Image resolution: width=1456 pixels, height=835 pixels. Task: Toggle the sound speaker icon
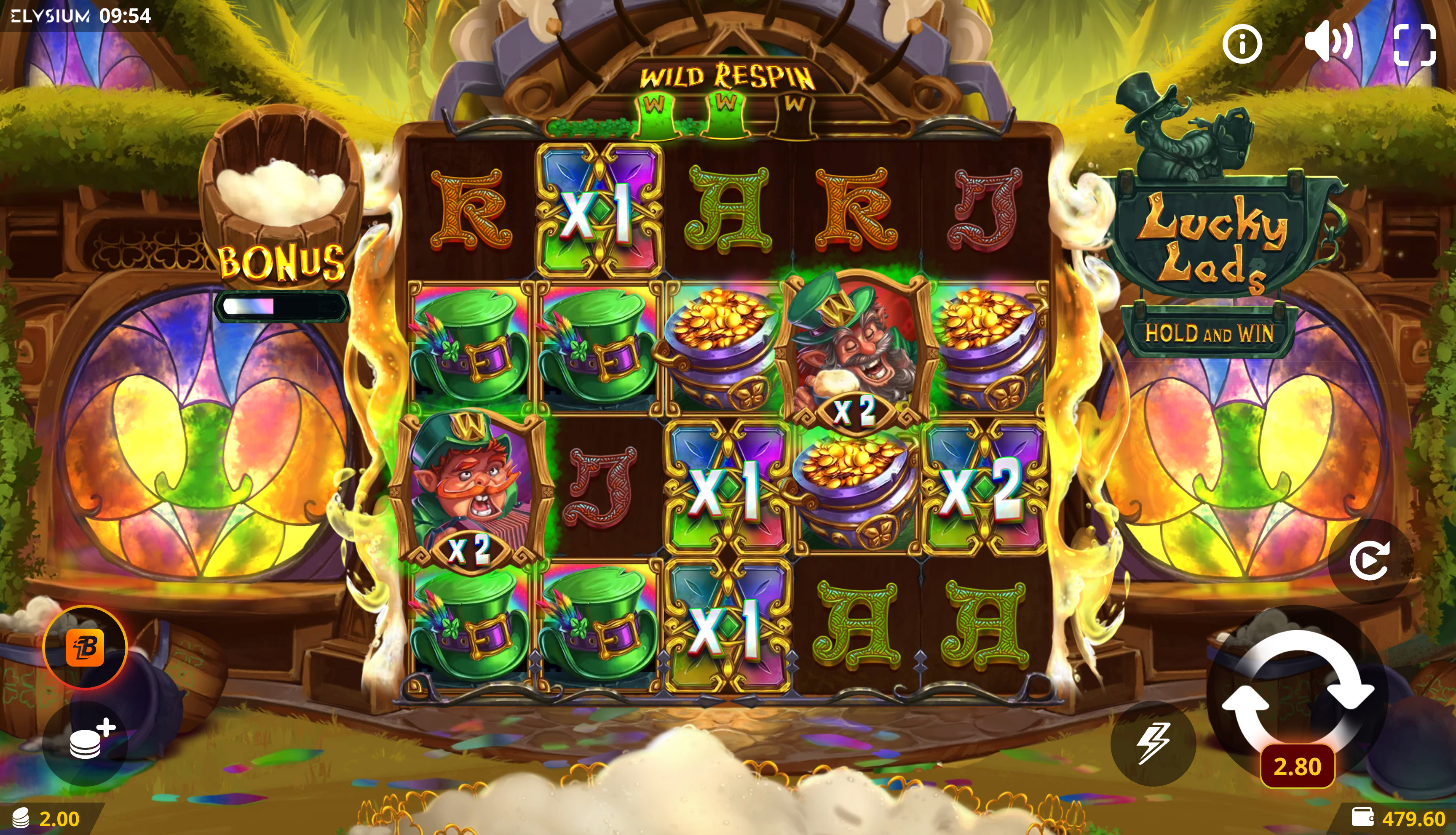1328,41
